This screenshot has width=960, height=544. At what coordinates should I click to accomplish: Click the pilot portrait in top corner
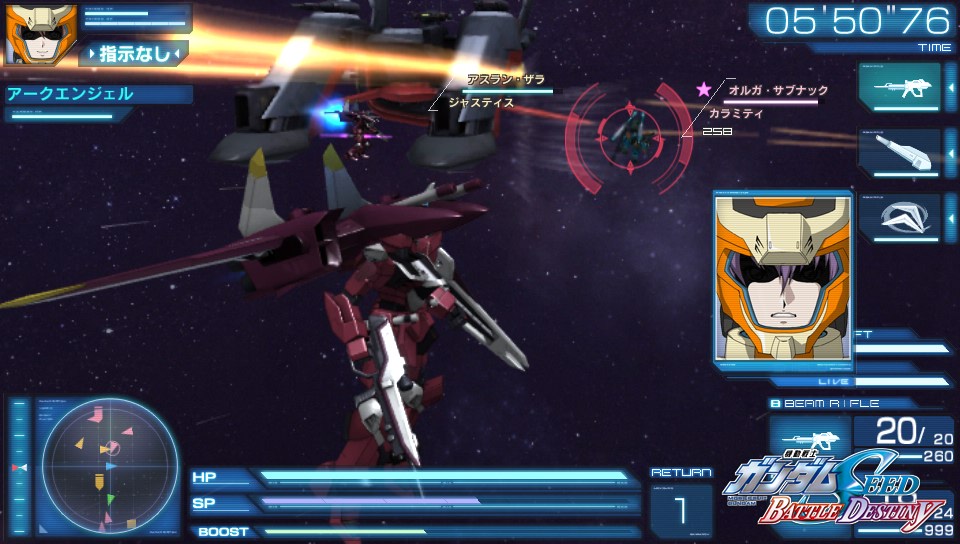coord(28,35)
